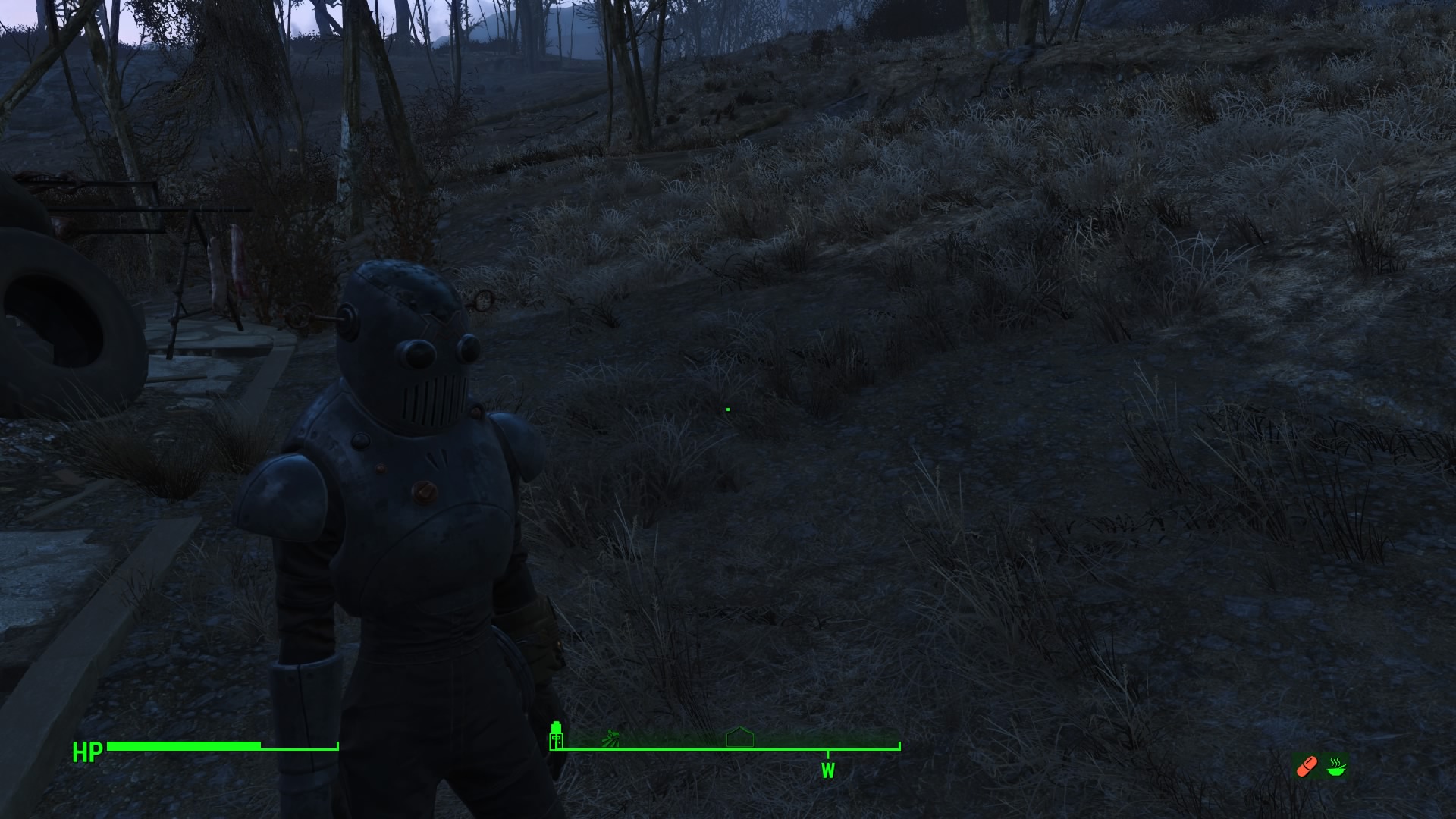Screen dimensions: 1456x819
Task: Click the solid building marker on compass
Action: [x=557, y=735]
